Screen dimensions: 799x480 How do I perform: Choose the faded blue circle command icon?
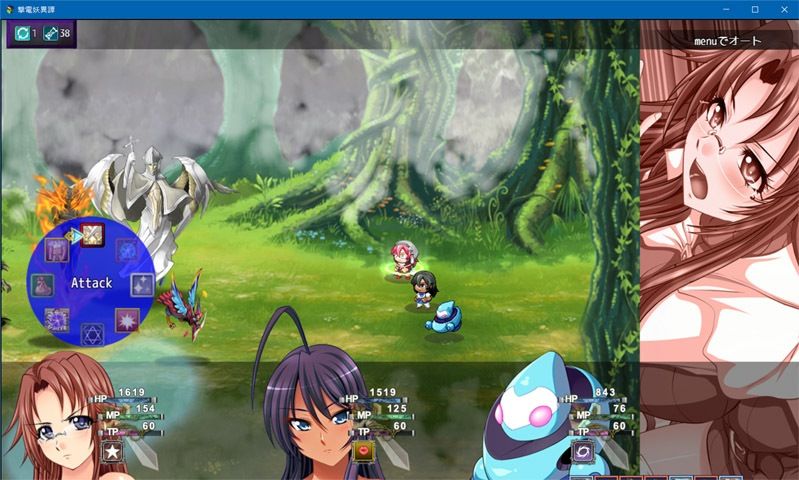click(128, 249)
